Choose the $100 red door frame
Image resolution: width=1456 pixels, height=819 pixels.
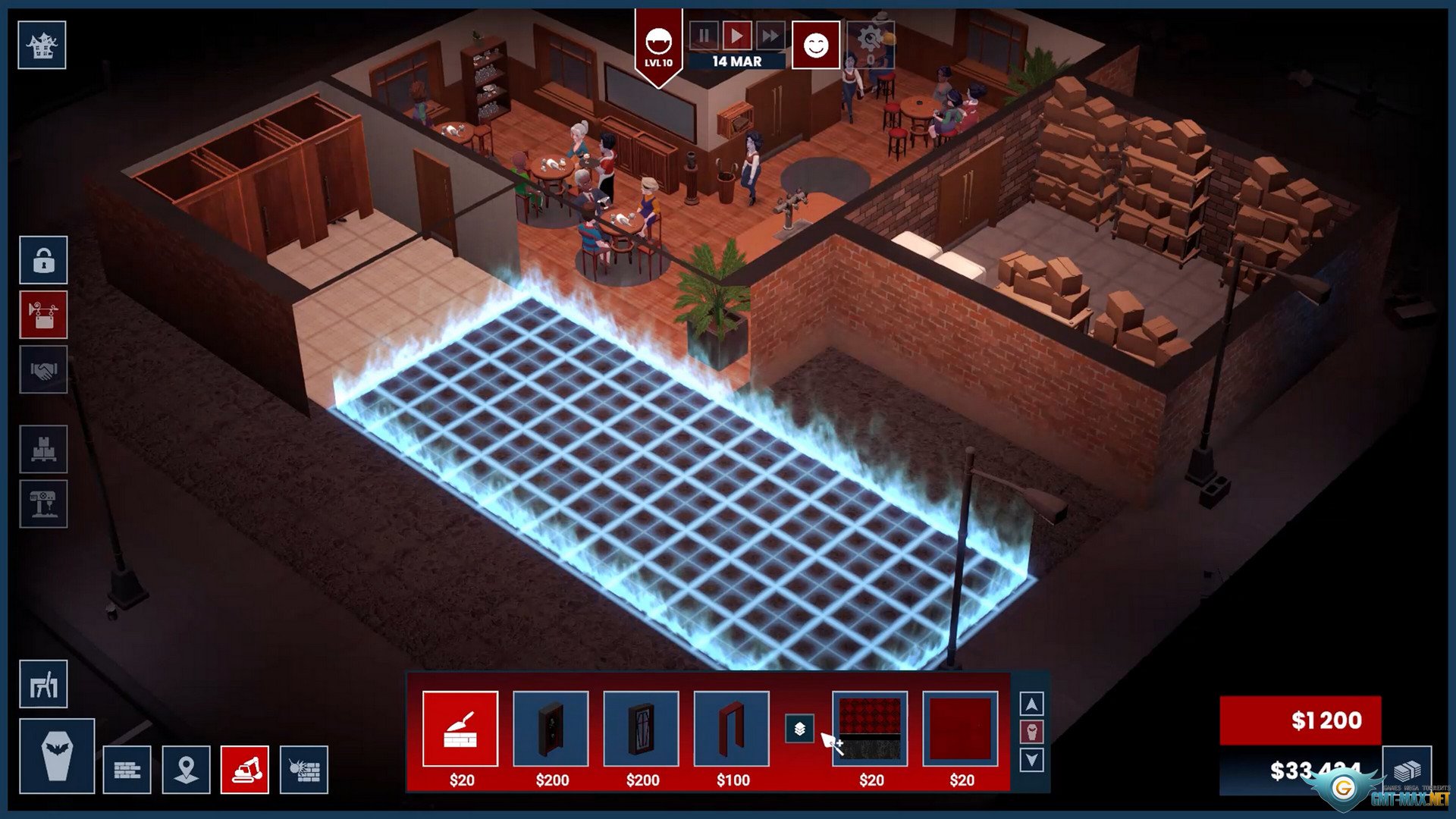(732, 729)
